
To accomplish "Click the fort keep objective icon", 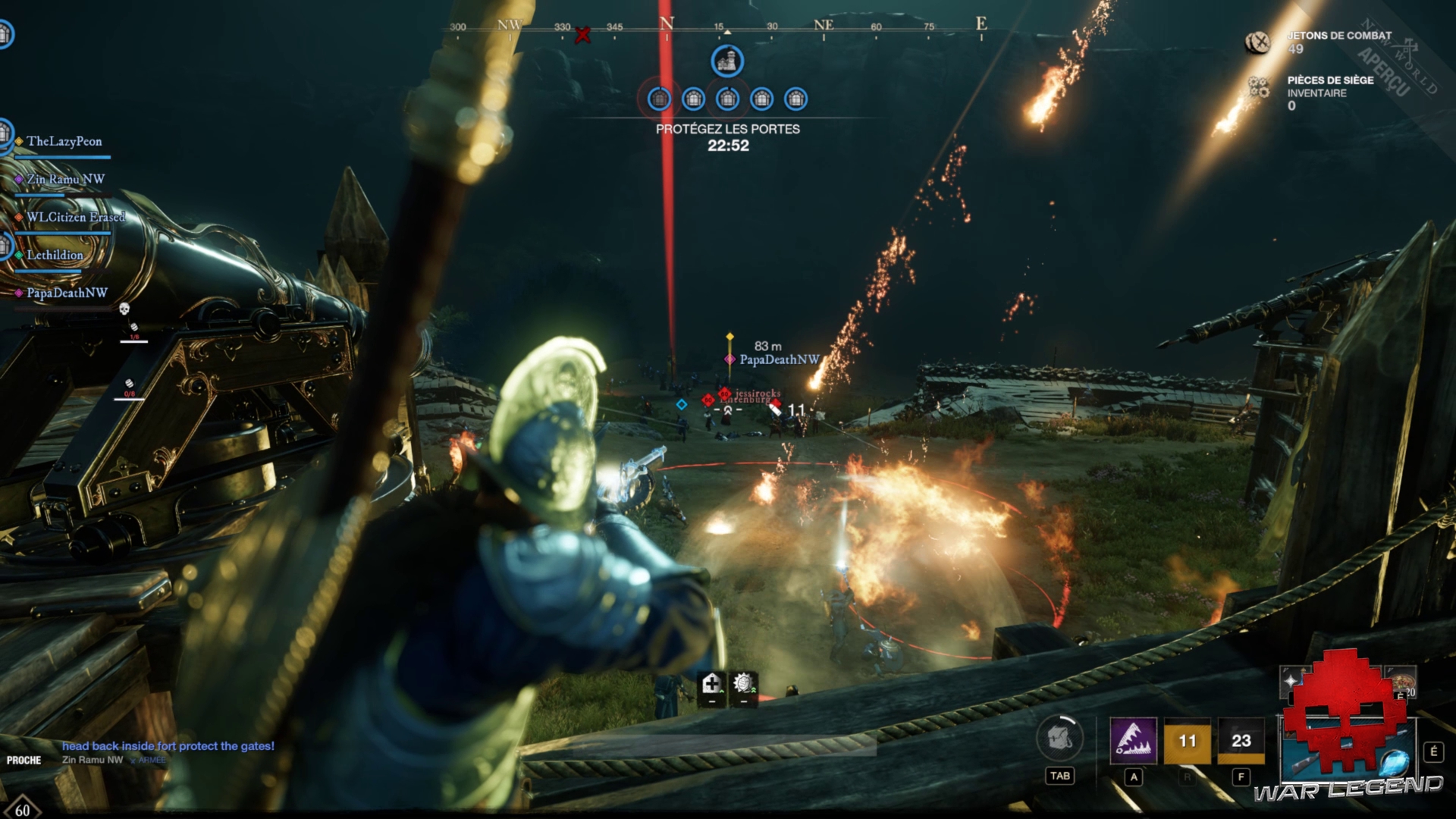I will 726,61.
